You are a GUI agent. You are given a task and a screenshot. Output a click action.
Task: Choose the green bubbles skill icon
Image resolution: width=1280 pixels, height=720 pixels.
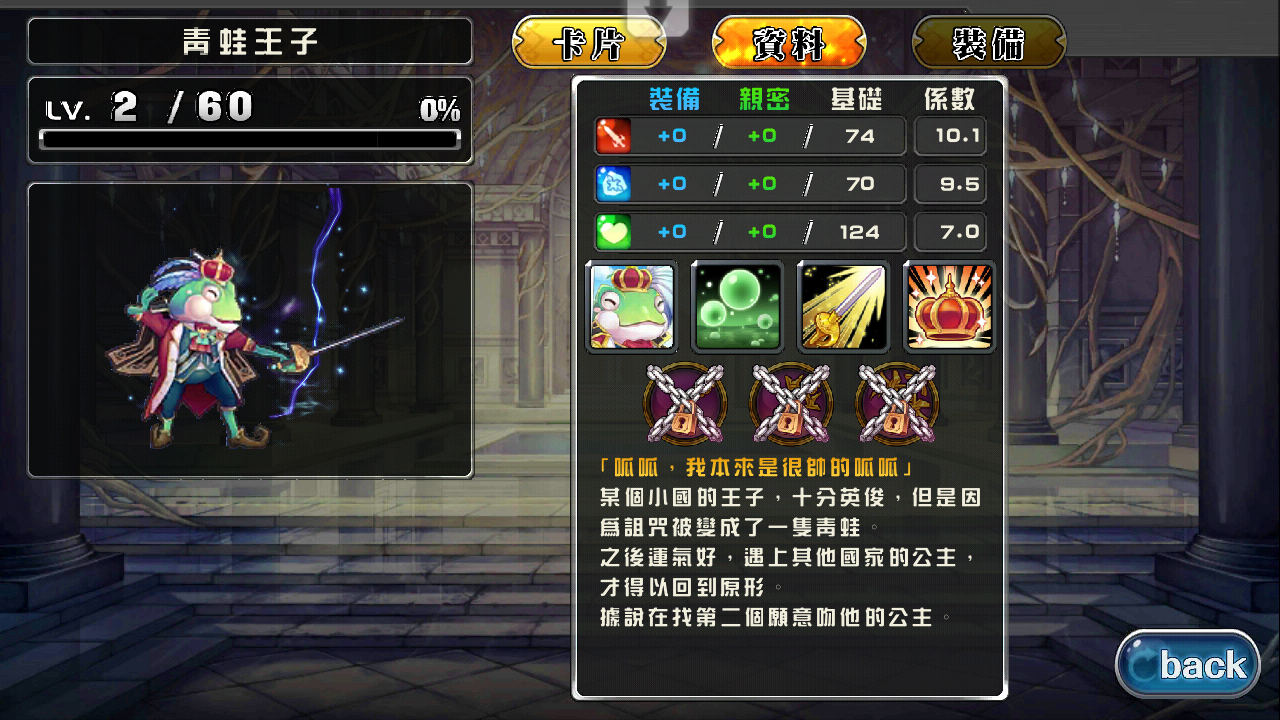(737, 307)
